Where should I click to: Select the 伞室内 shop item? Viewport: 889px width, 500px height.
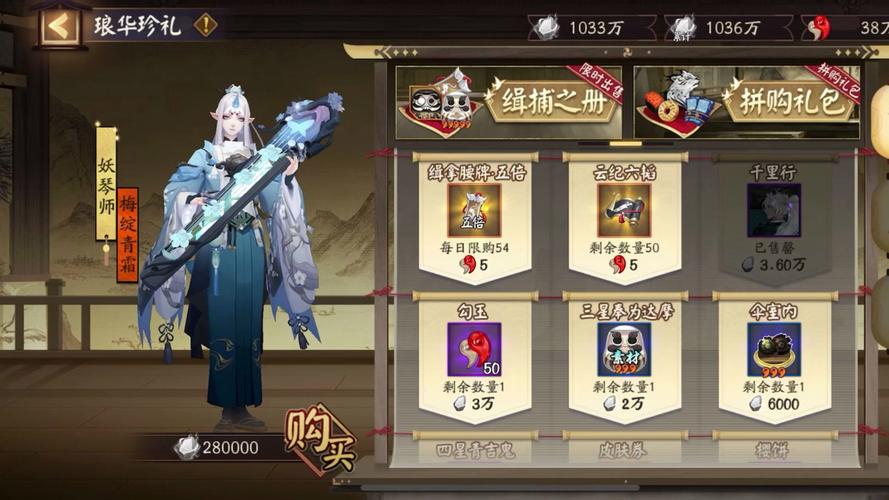(x=773, y=356)
